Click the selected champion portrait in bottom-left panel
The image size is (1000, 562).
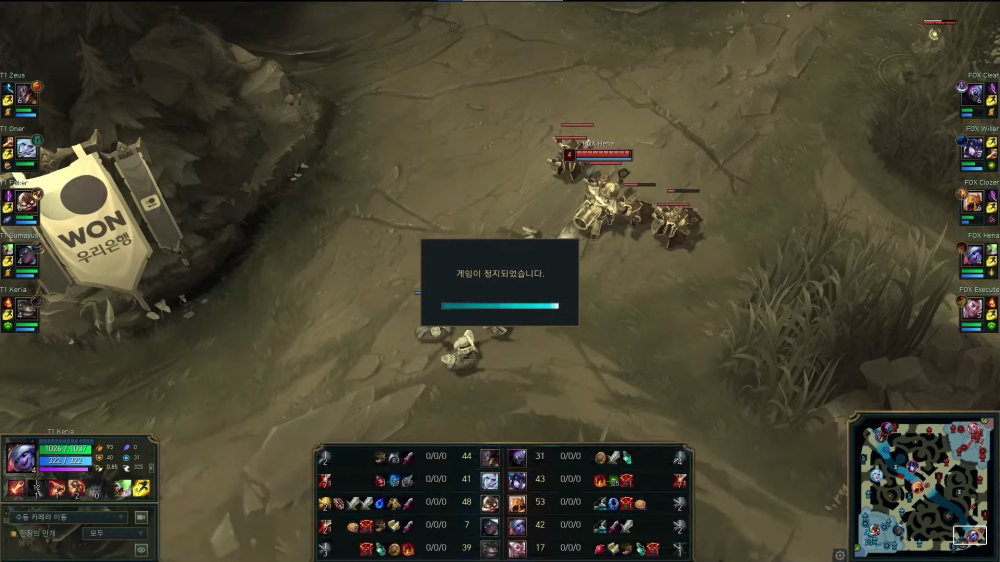tap(20, 459)
